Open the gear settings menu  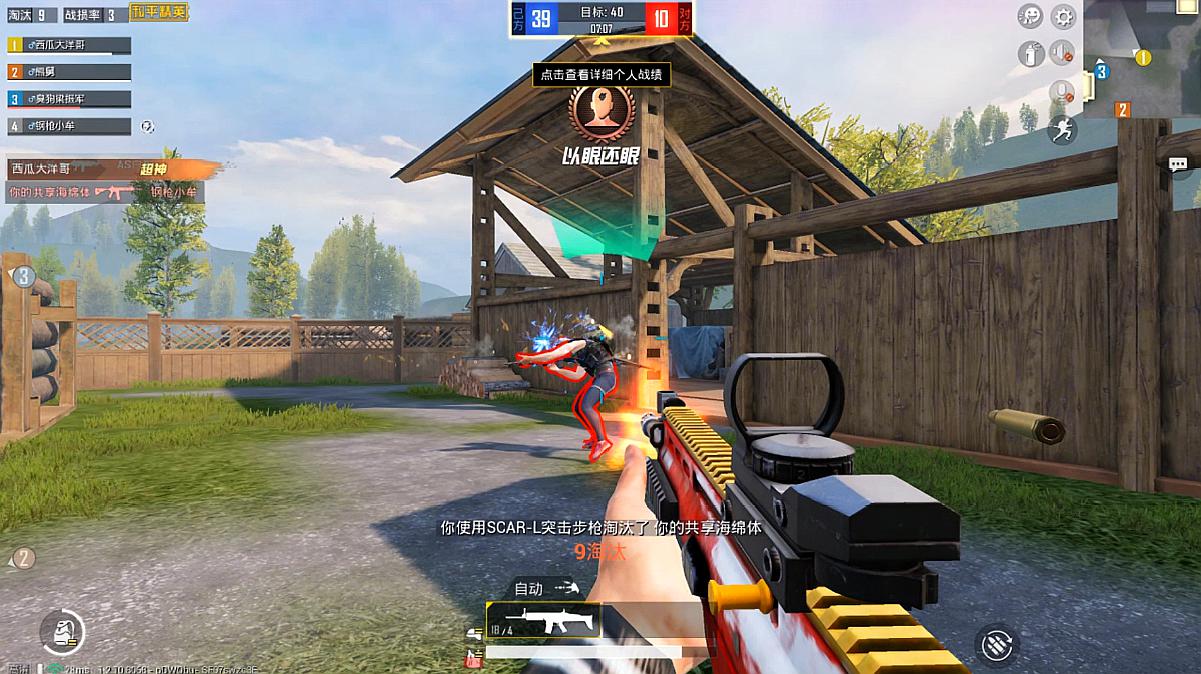[1062, 17]
